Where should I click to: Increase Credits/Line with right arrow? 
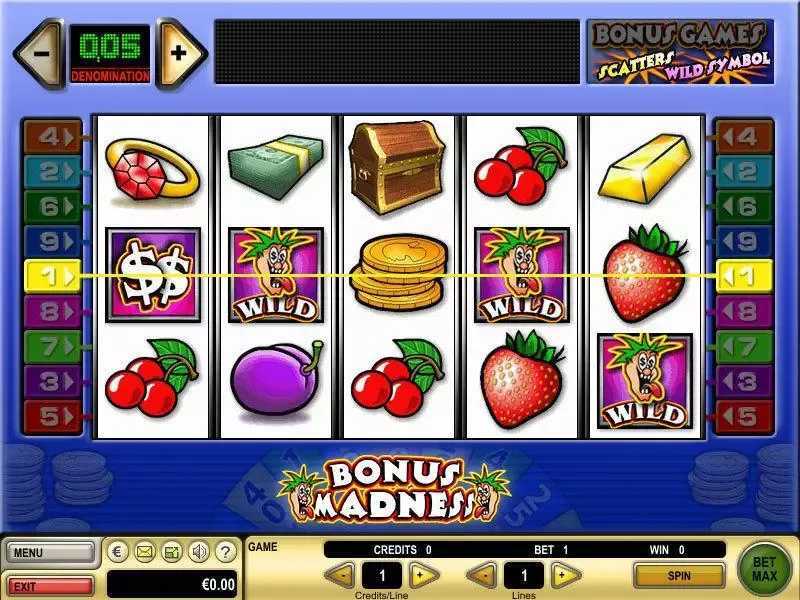[x=424, y=575]
